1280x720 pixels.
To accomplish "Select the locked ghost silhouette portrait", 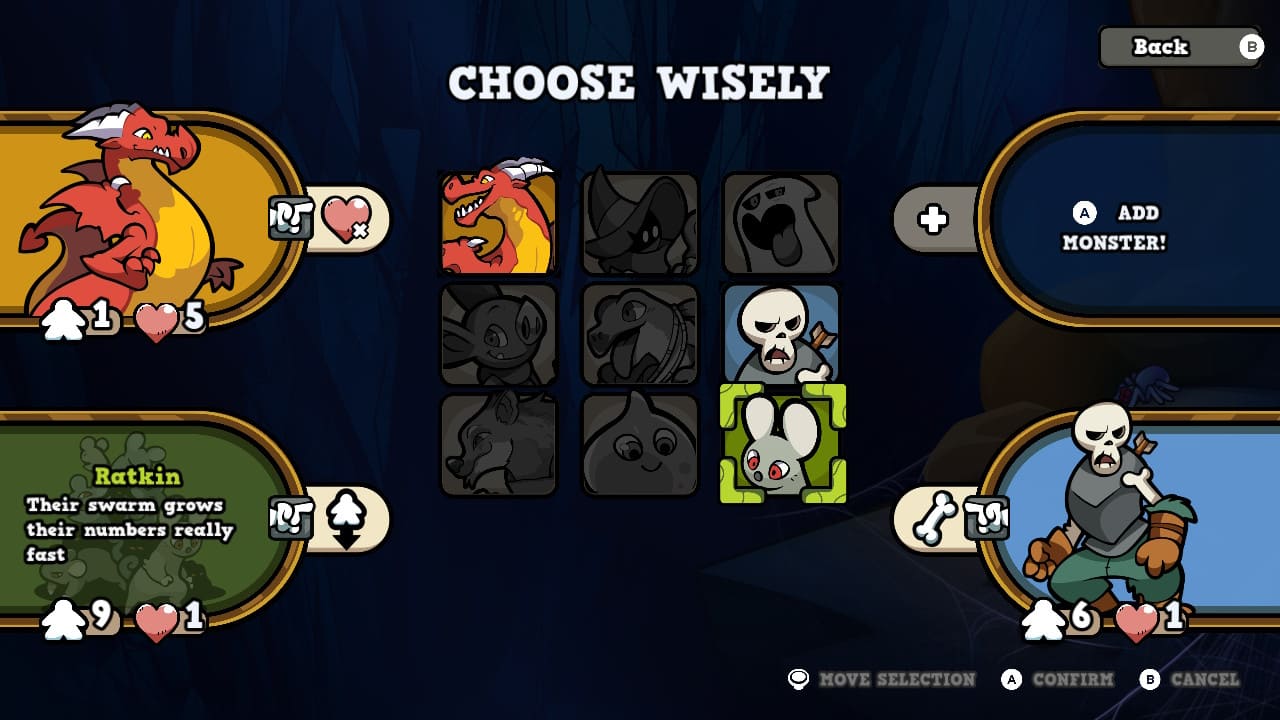I will click(x=780, y=222).
